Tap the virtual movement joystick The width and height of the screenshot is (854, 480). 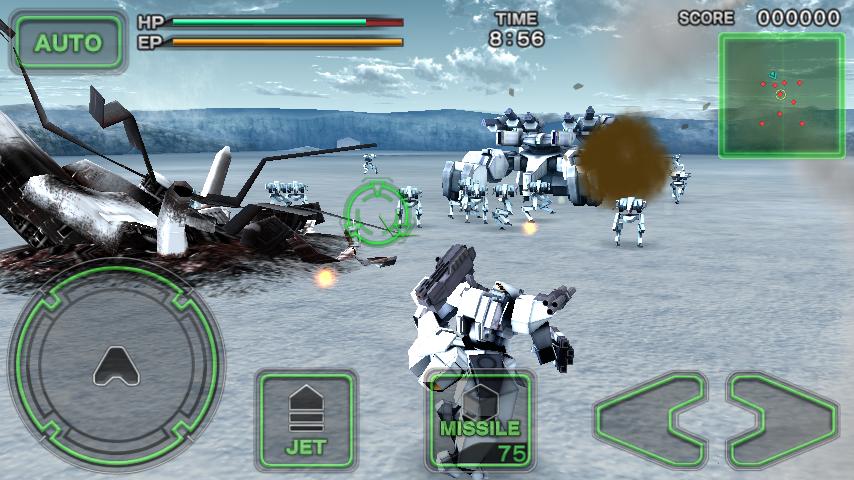[x=116, y=366]
